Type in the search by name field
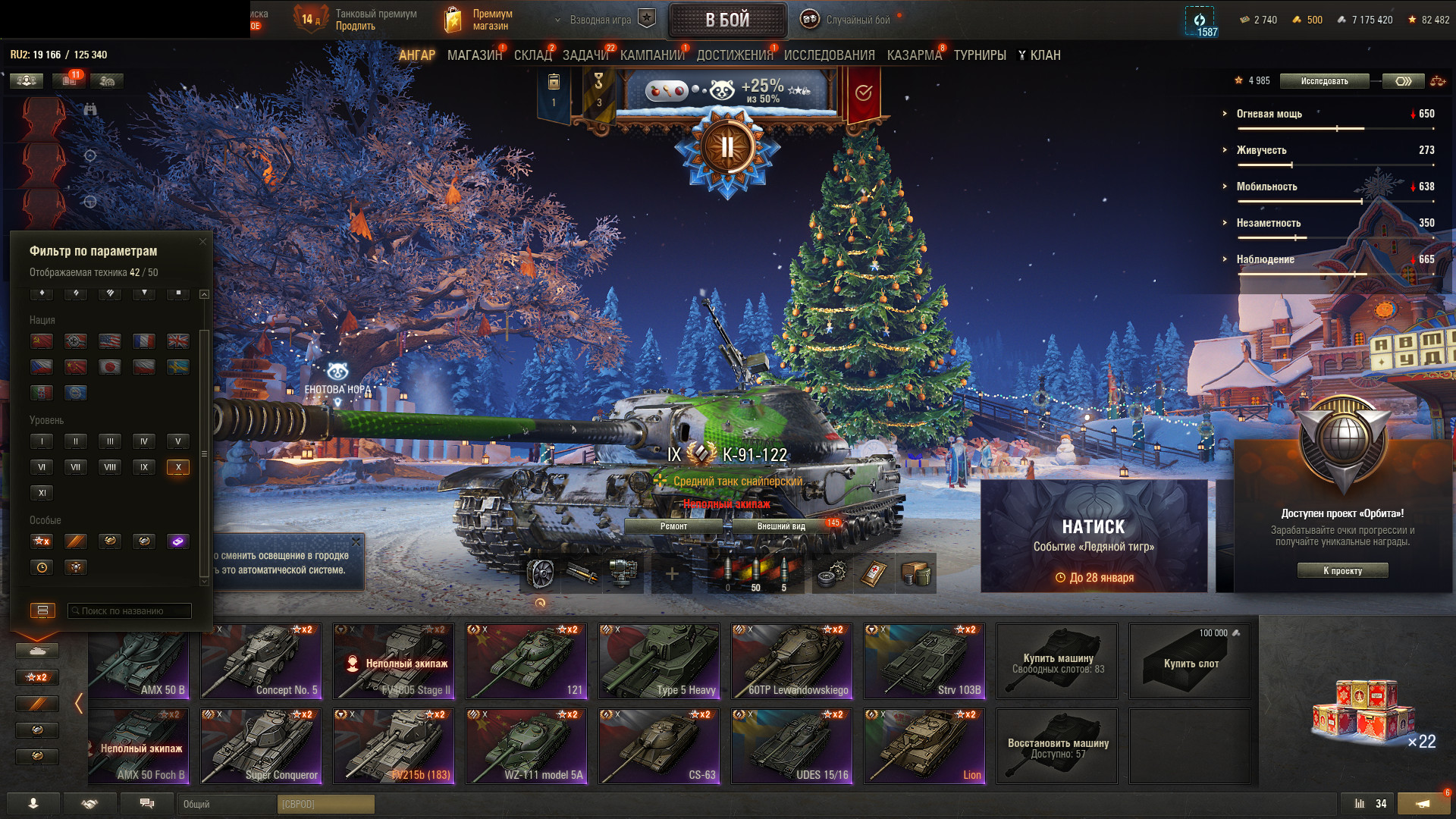Image resolution: width=1456 pixels, height=819 pixels. coord(130,611)
